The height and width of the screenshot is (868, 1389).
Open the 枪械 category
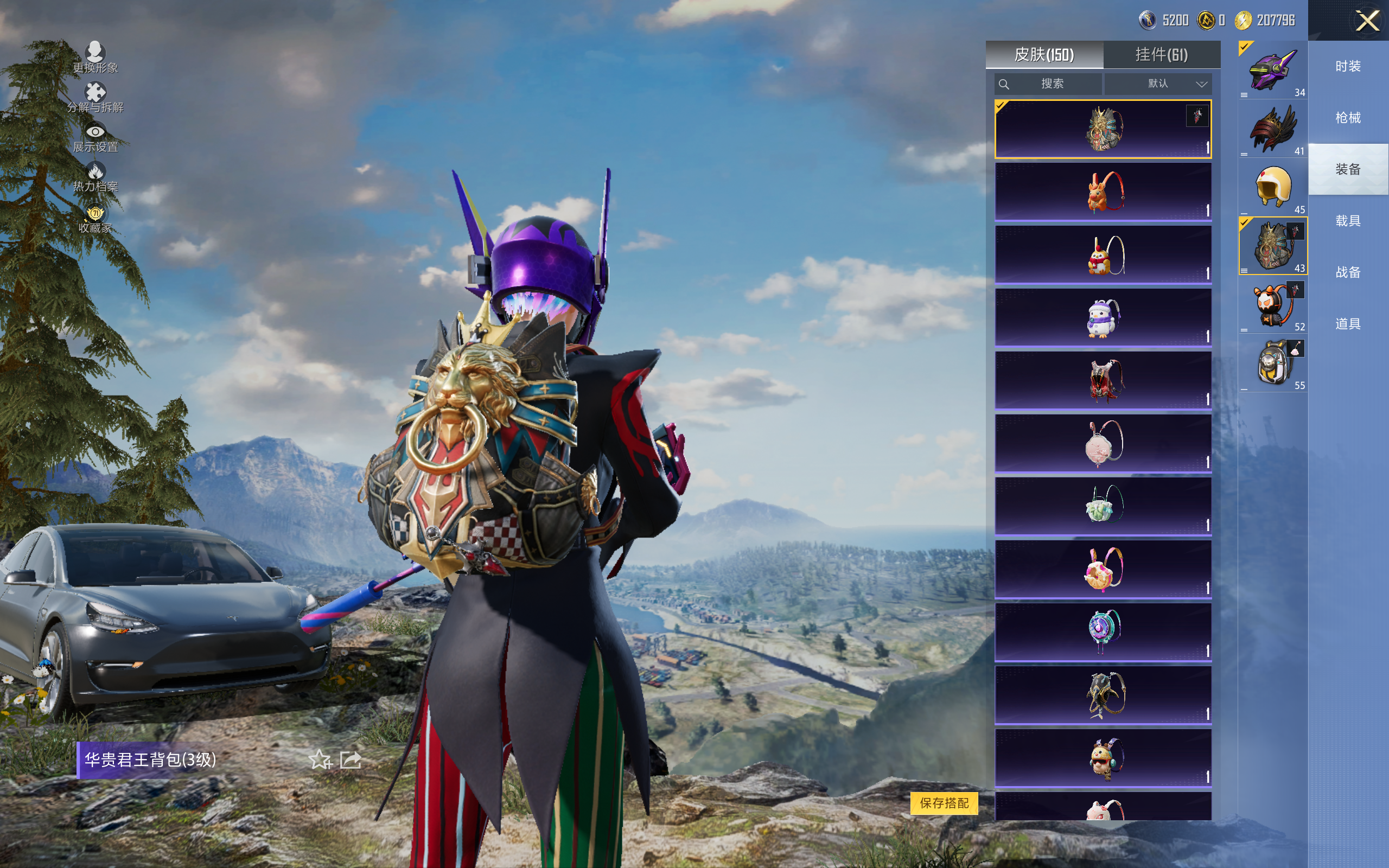pos(1348,118)
